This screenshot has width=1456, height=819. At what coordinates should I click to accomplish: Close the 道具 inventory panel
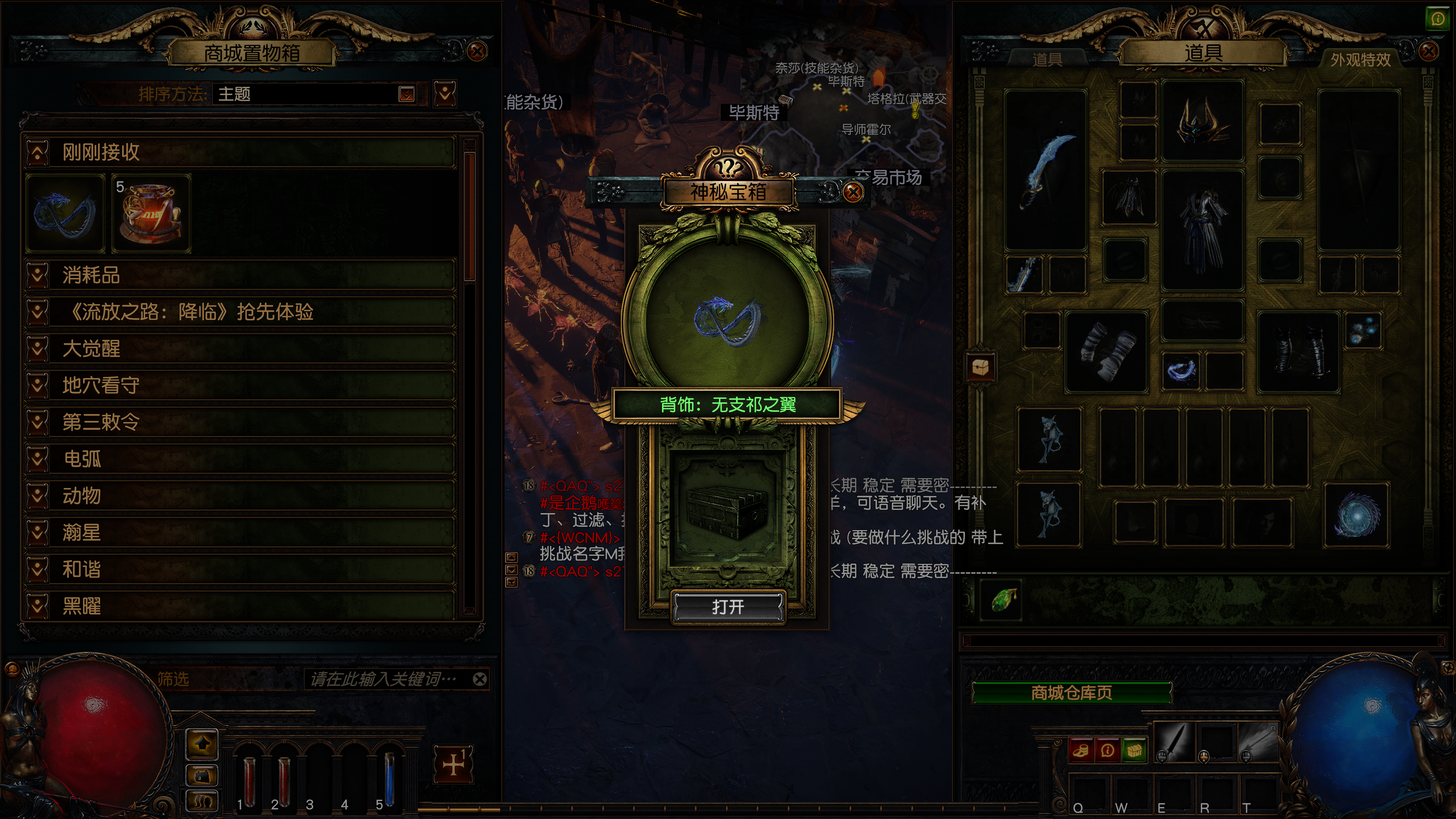coord(1429,52)
